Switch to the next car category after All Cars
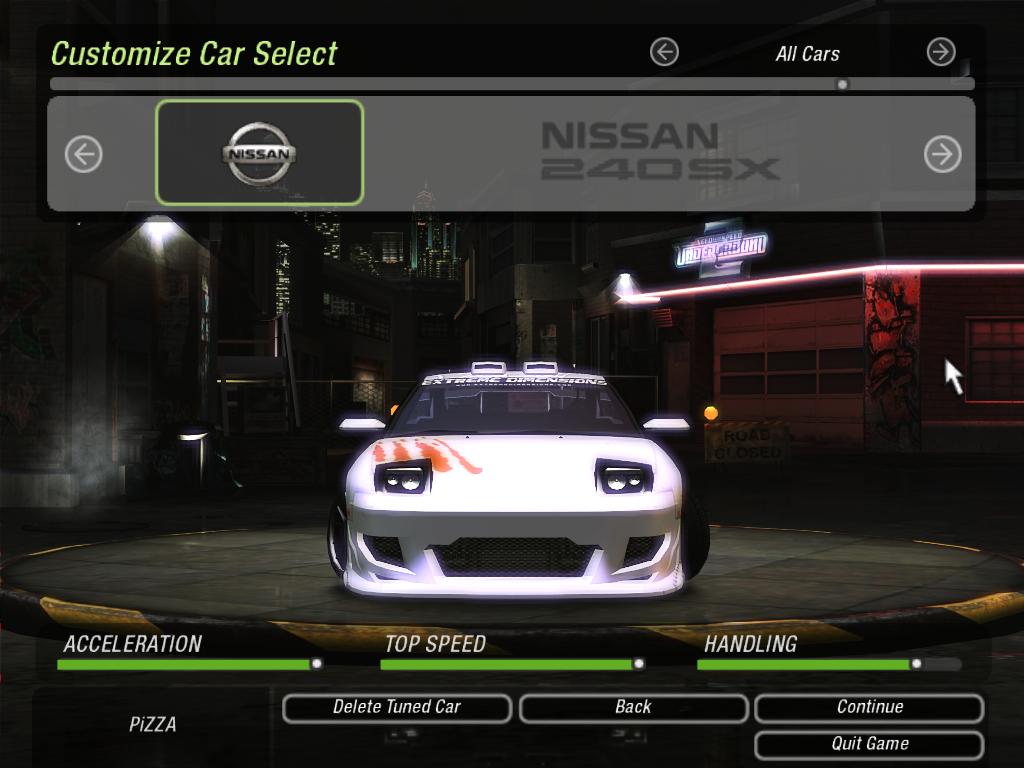The height and width of the screenshot is (768, 1024). pyautogui.click(x=941, y=52)
